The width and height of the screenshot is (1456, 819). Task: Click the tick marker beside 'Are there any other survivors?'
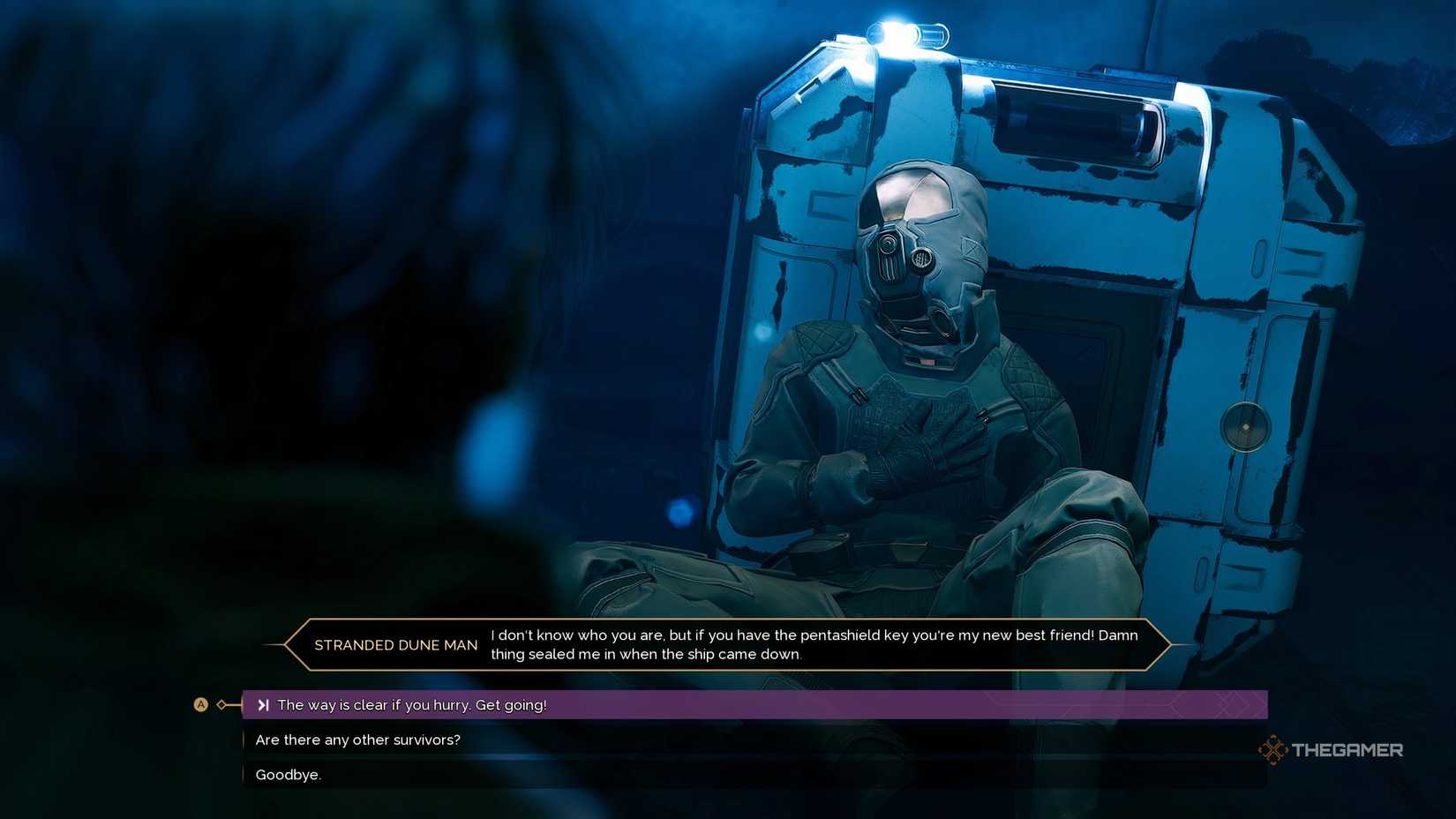(244, 740)
